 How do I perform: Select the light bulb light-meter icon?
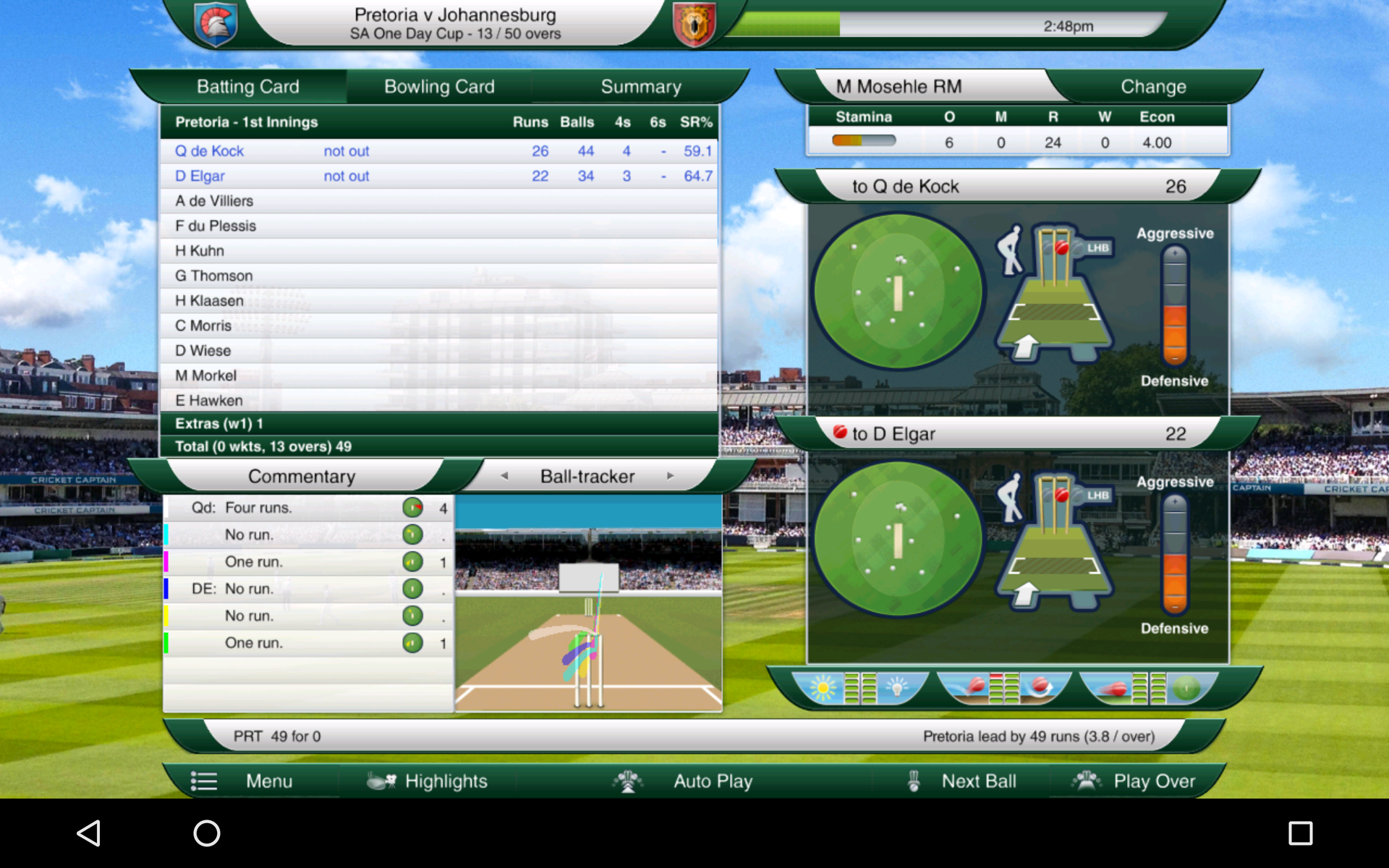tap(896, 687)
